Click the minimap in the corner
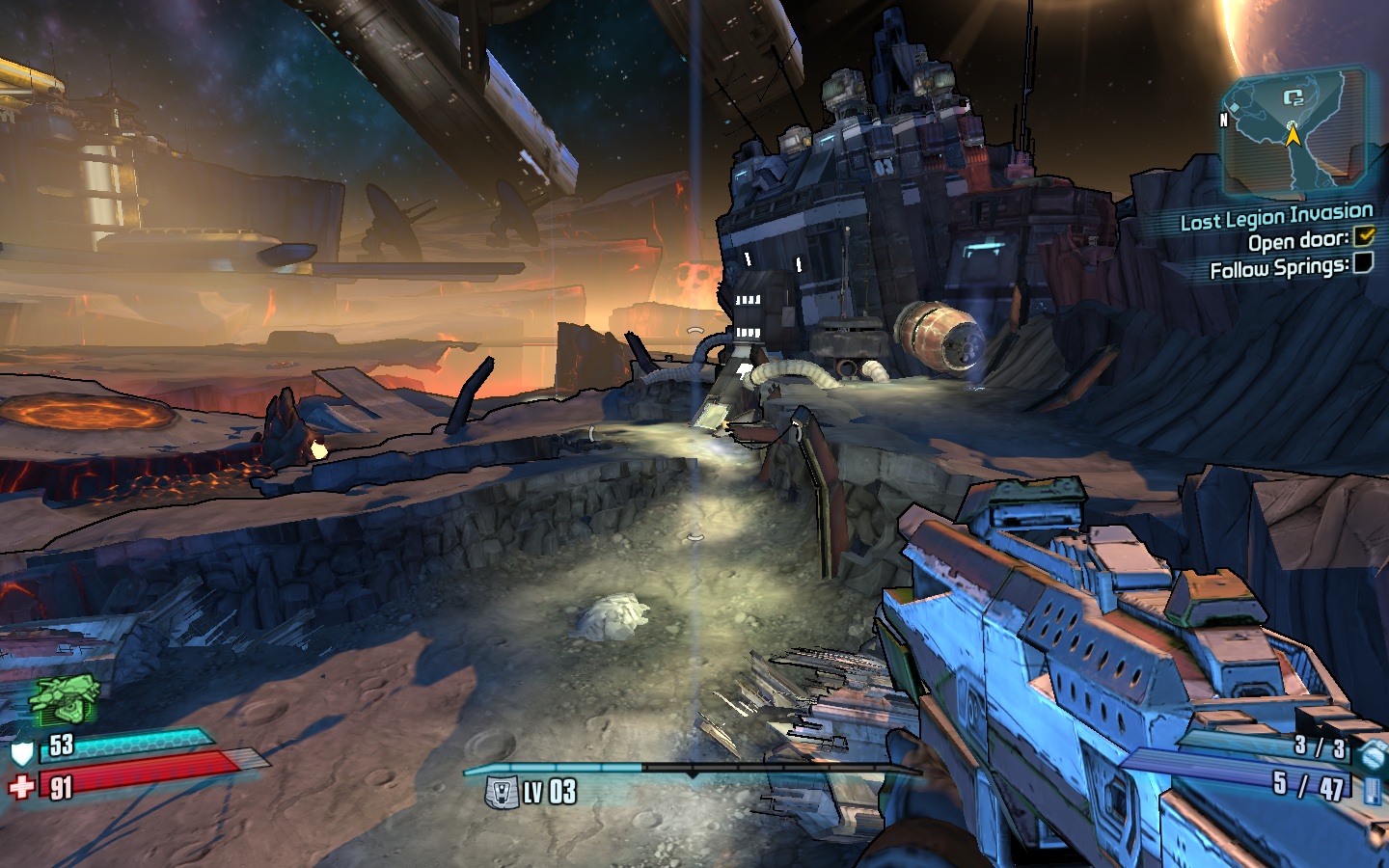 [1293, 130]
